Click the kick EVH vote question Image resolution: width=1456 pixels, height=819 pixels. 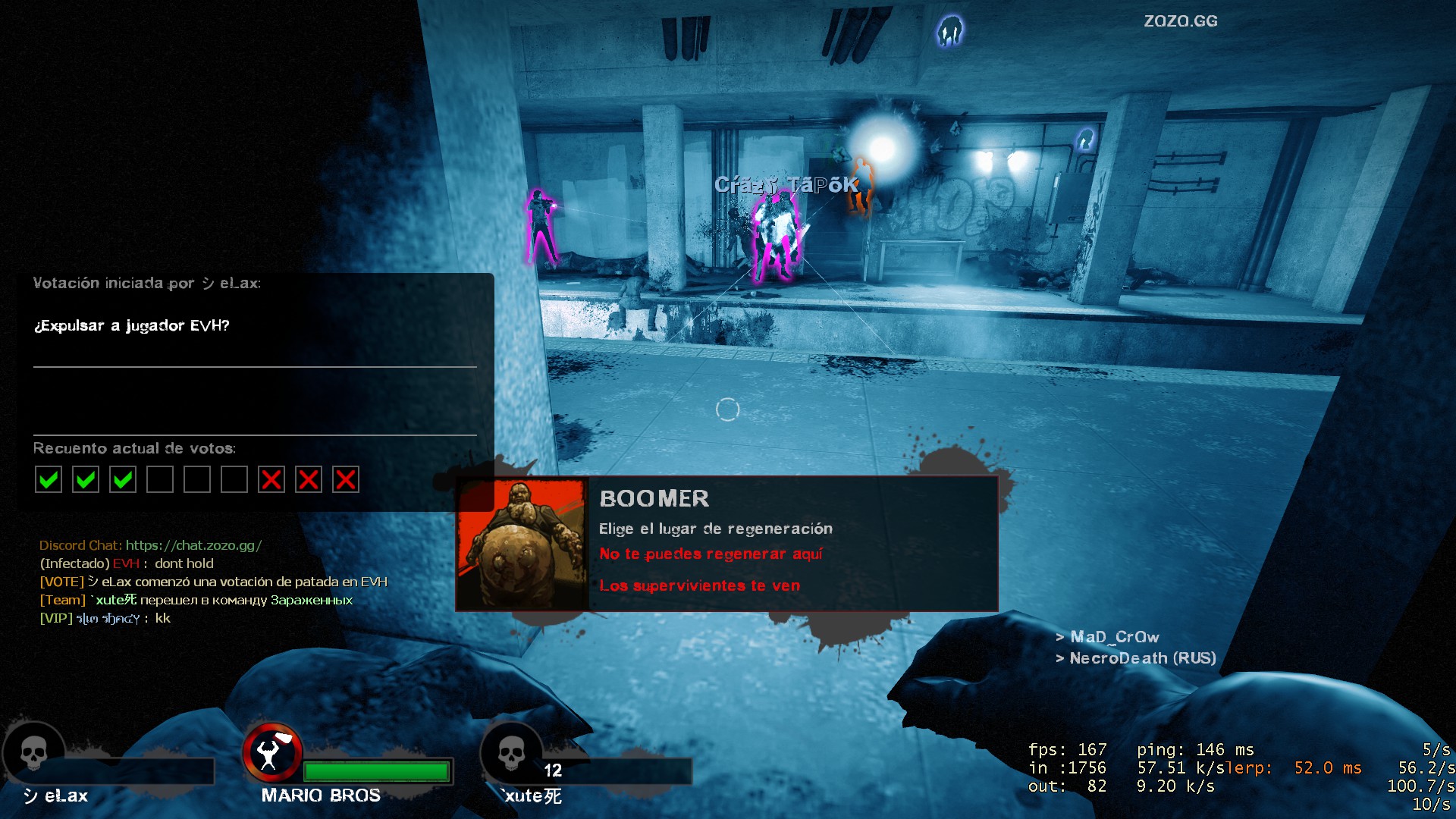[x=131, y=326]
